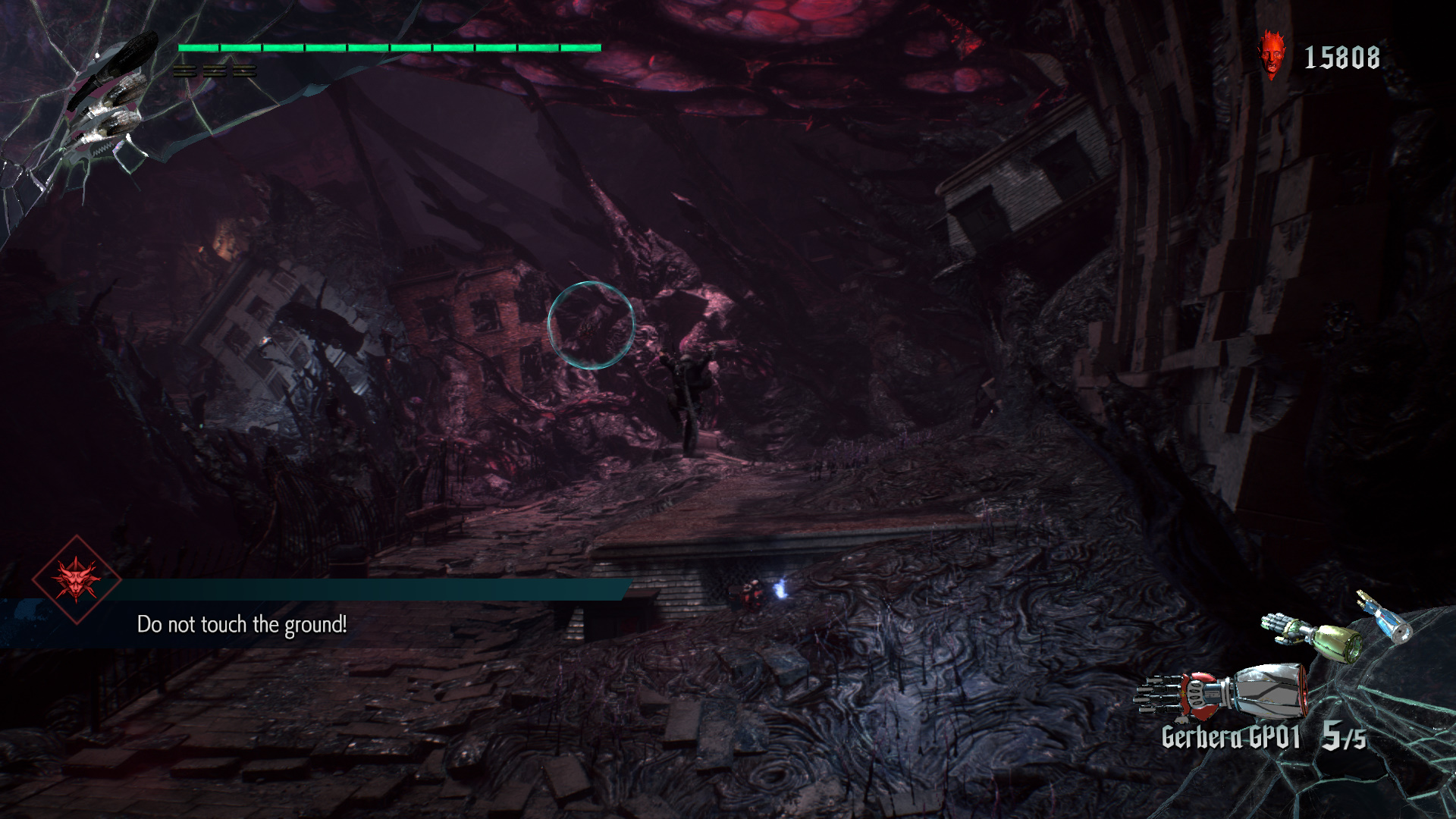Choose the small blue Devil Breaker in the queue
The image size is (1456, 819).
click(x=1387, y=618)
